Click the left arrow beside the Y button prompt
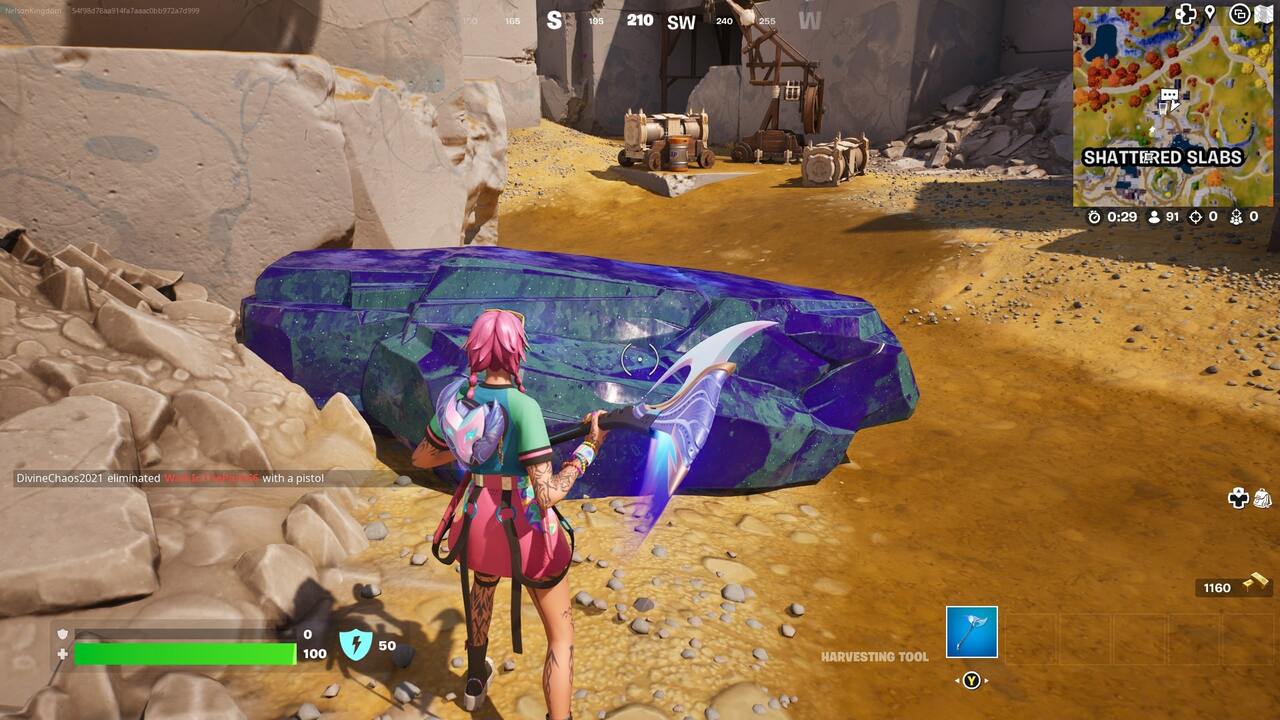This screenshot has width=1280, height=720. 958,681
